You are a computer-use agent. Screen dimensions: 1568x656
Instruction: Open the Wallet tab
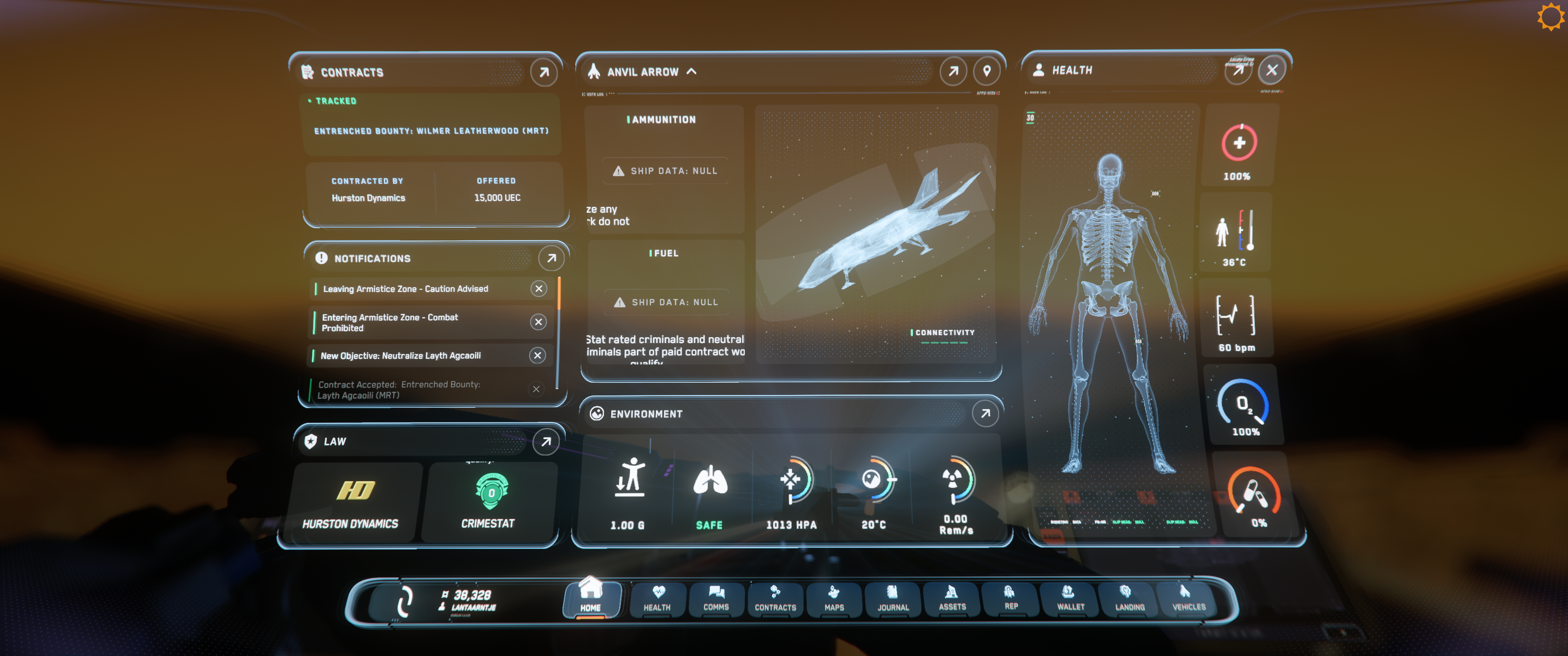click(x=1070, y=599)
